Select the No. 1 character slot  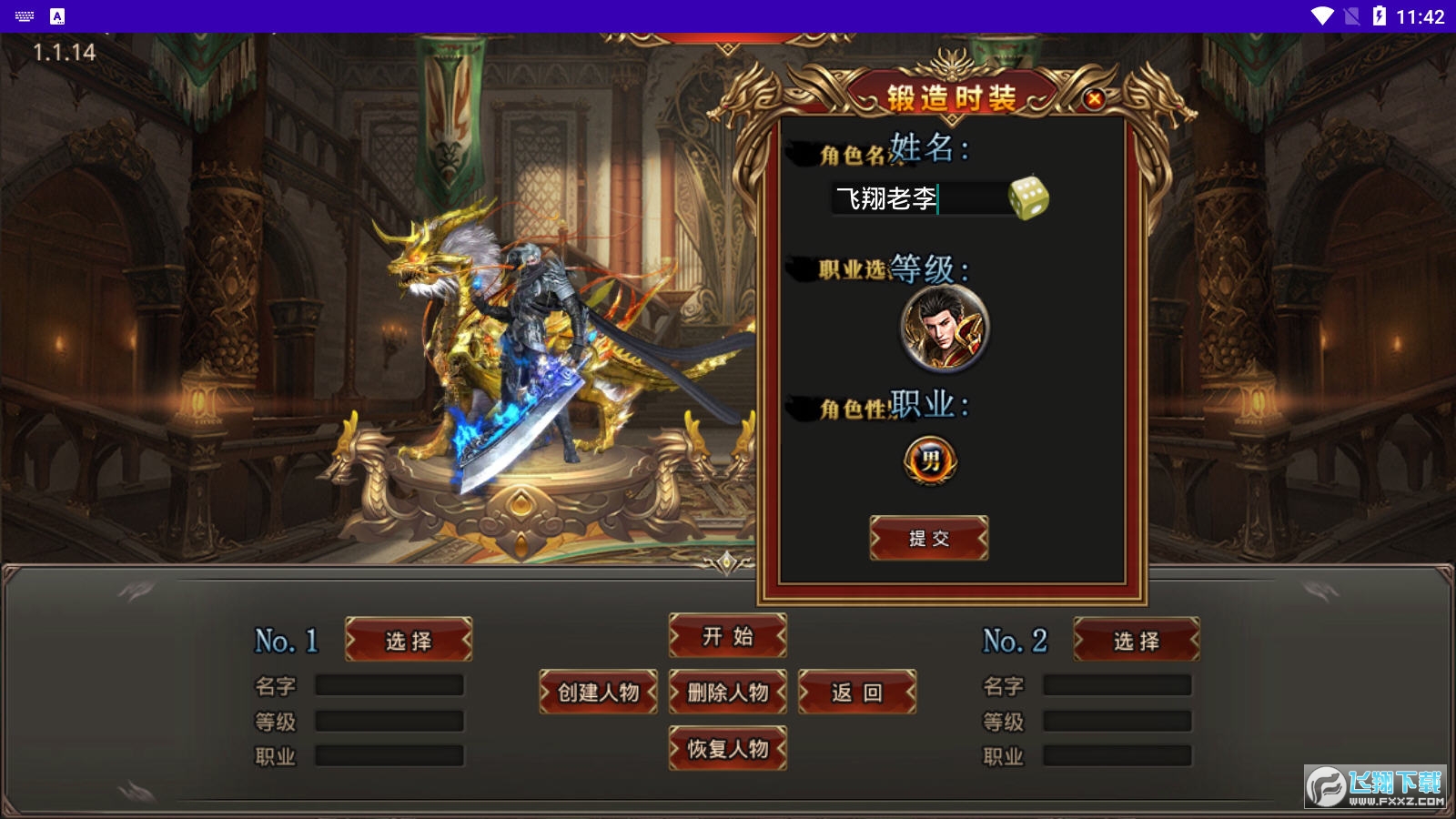pyautogui.click(x=409, y=641)
